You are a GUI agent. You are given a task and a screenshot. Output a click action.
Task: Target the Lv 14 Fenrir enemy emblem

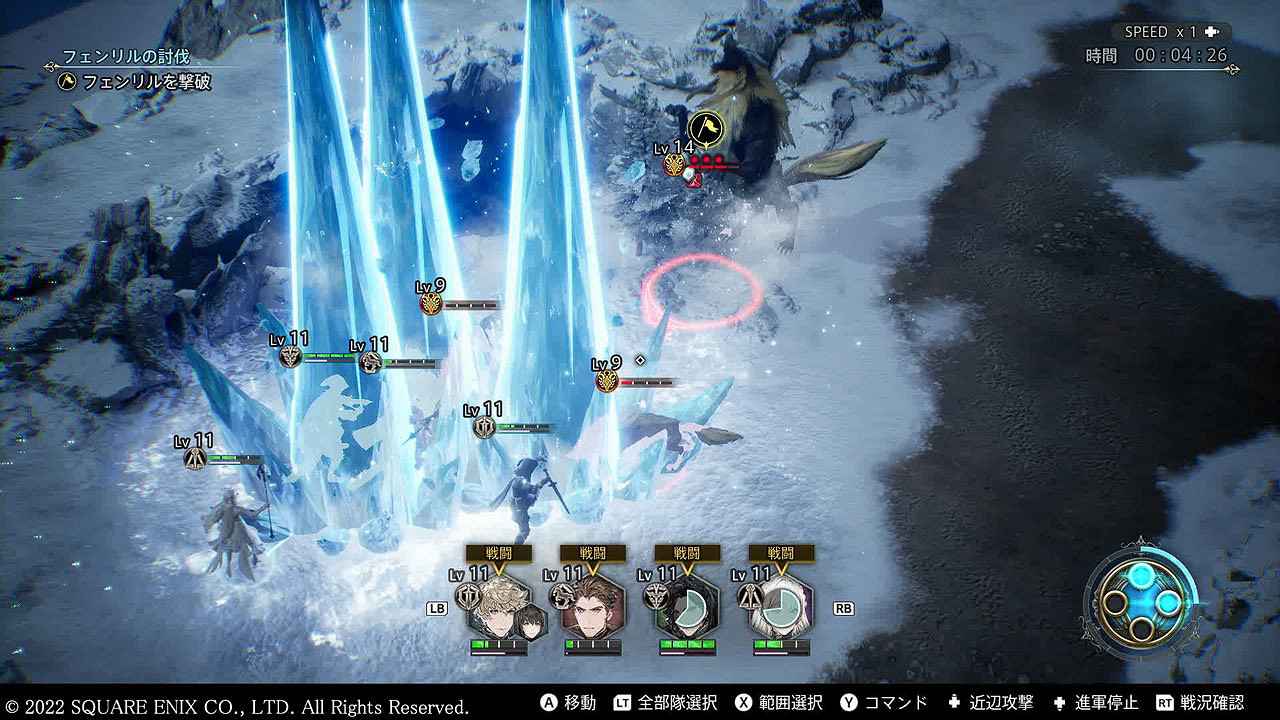tap(676, 165)
